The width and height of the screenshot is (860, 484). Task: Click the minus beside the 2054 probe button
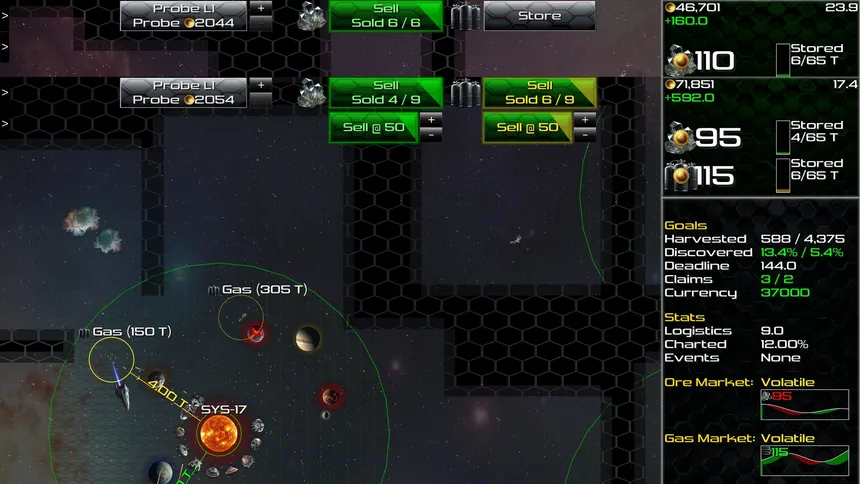coord(260,100)
